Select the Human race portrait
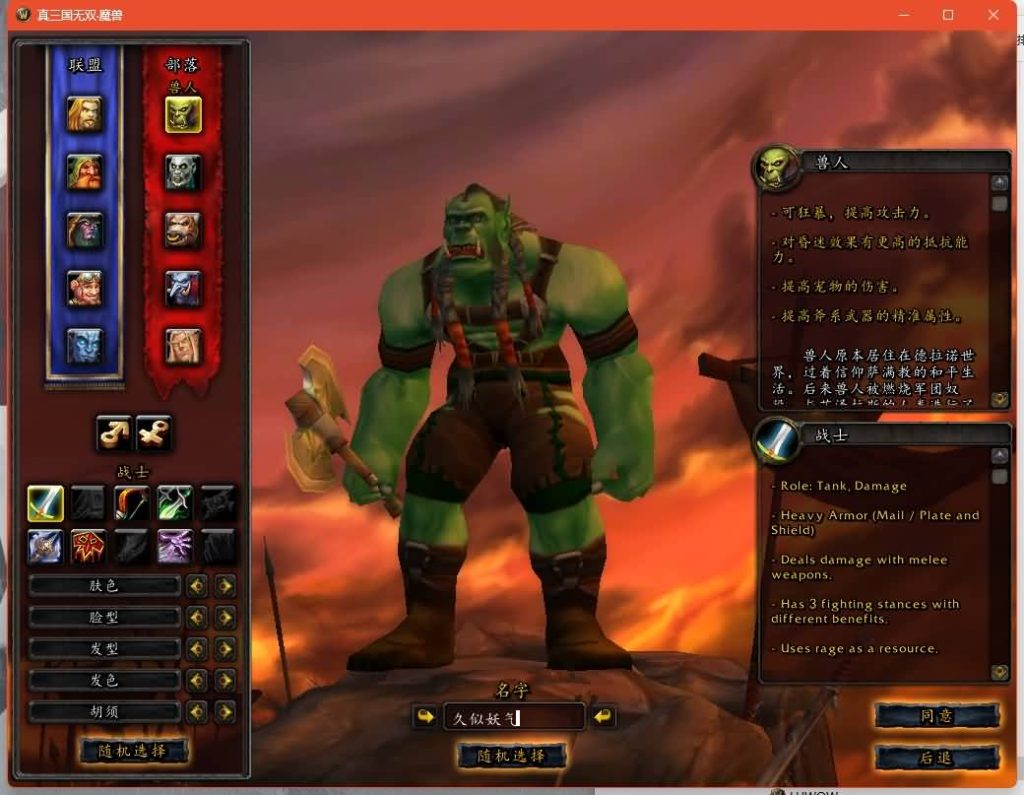The width and height of the screenshot is (1024, 795). pos(85,114)
